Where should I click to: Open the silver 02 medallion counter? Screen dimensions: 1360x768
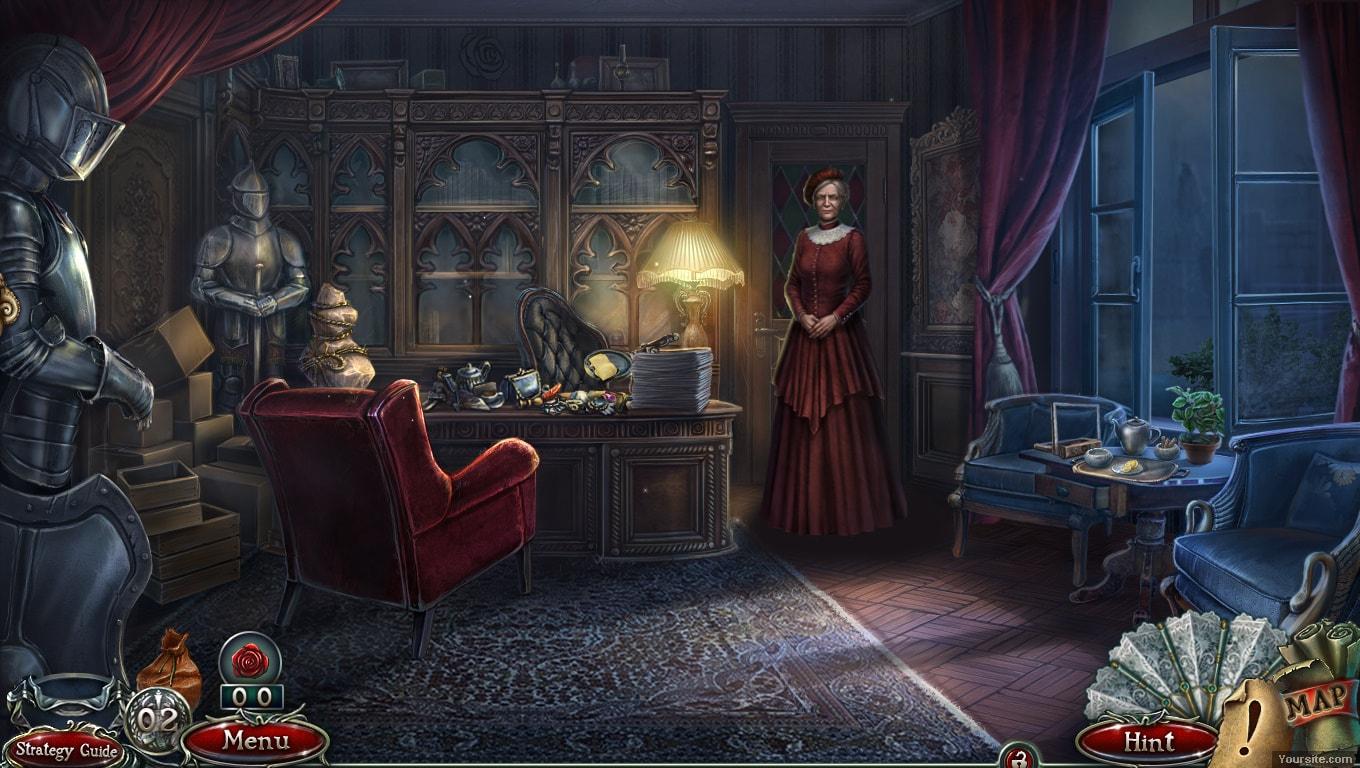(157, 718)
